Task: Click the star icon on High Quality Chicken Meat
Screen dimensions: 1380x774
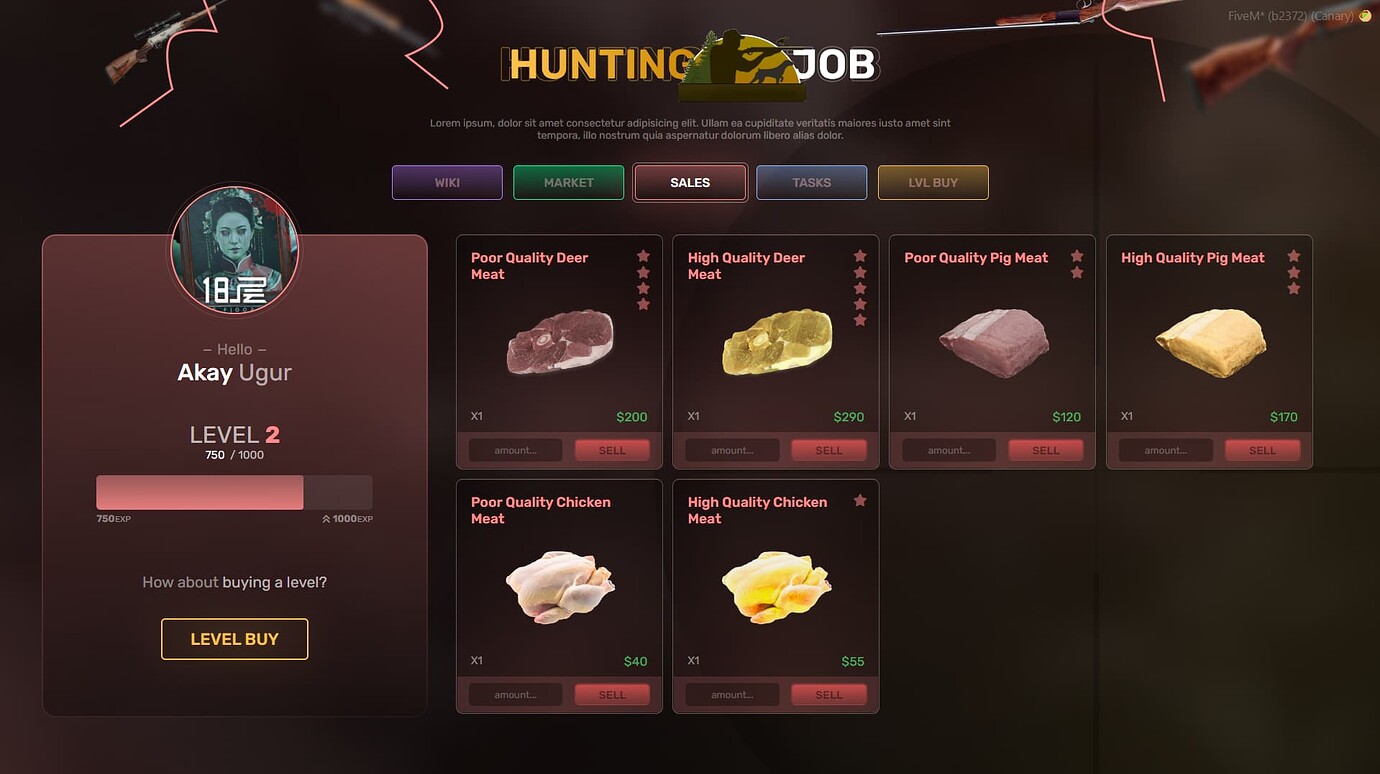Action: pos(860,500)
